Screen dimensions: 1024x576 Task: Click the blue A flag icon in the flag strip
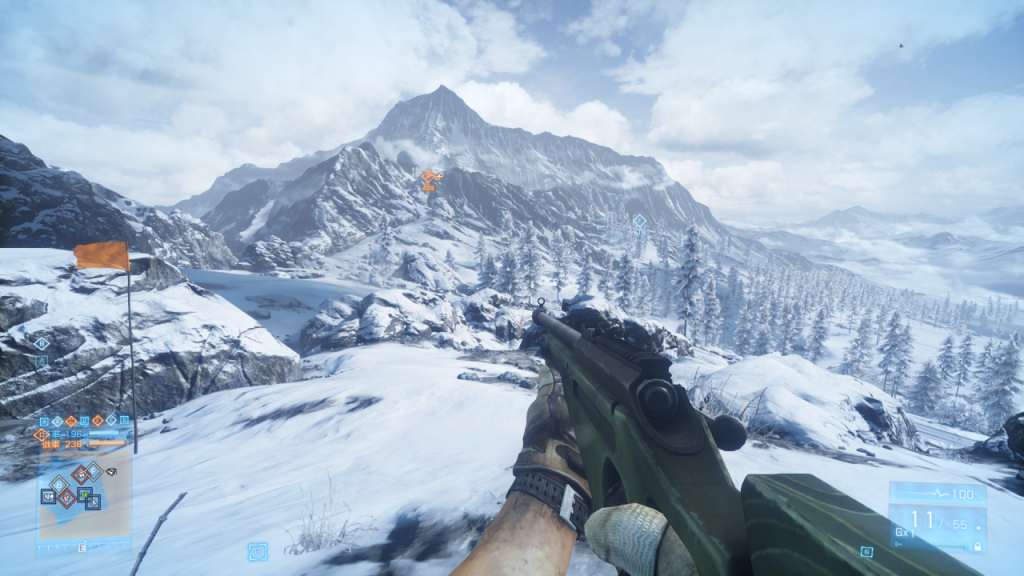point(44,421)
